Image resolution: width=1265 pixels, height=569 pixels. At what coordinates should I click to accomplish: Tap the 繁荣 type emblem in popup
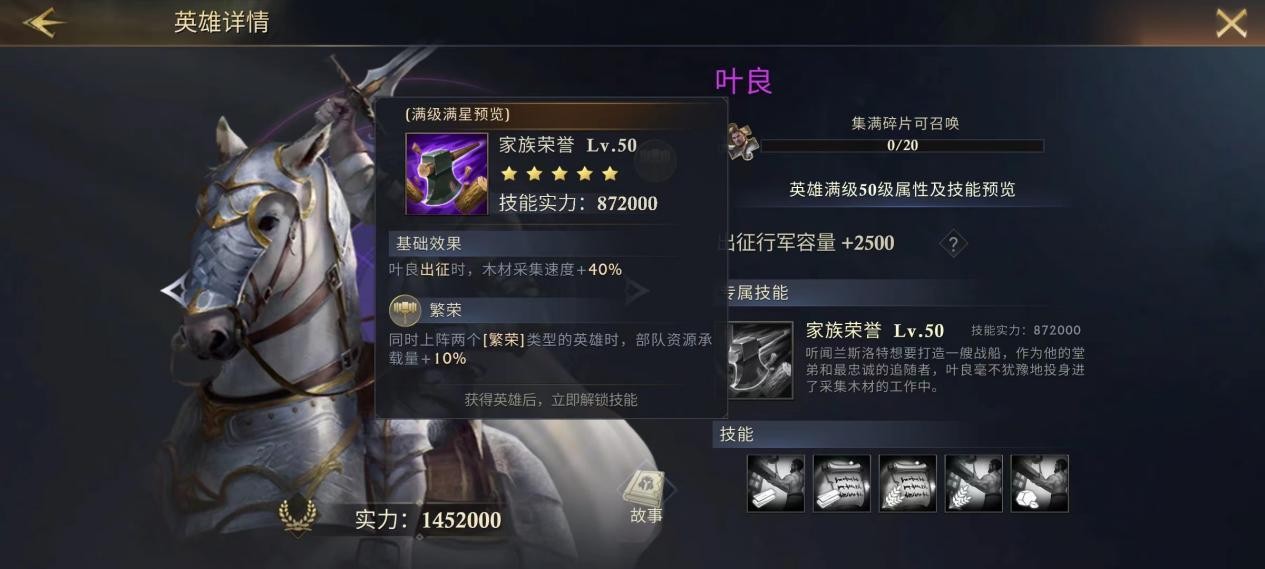pos(405,310)
